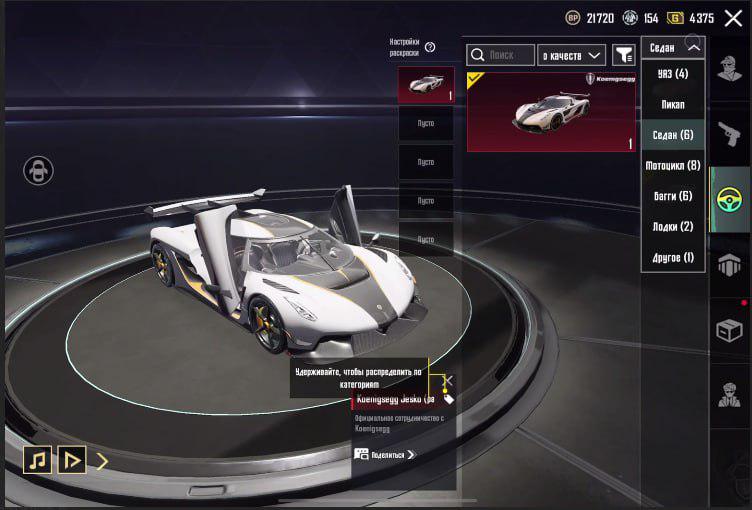Close the vehicle inventory screen

[x=733, y=18]
